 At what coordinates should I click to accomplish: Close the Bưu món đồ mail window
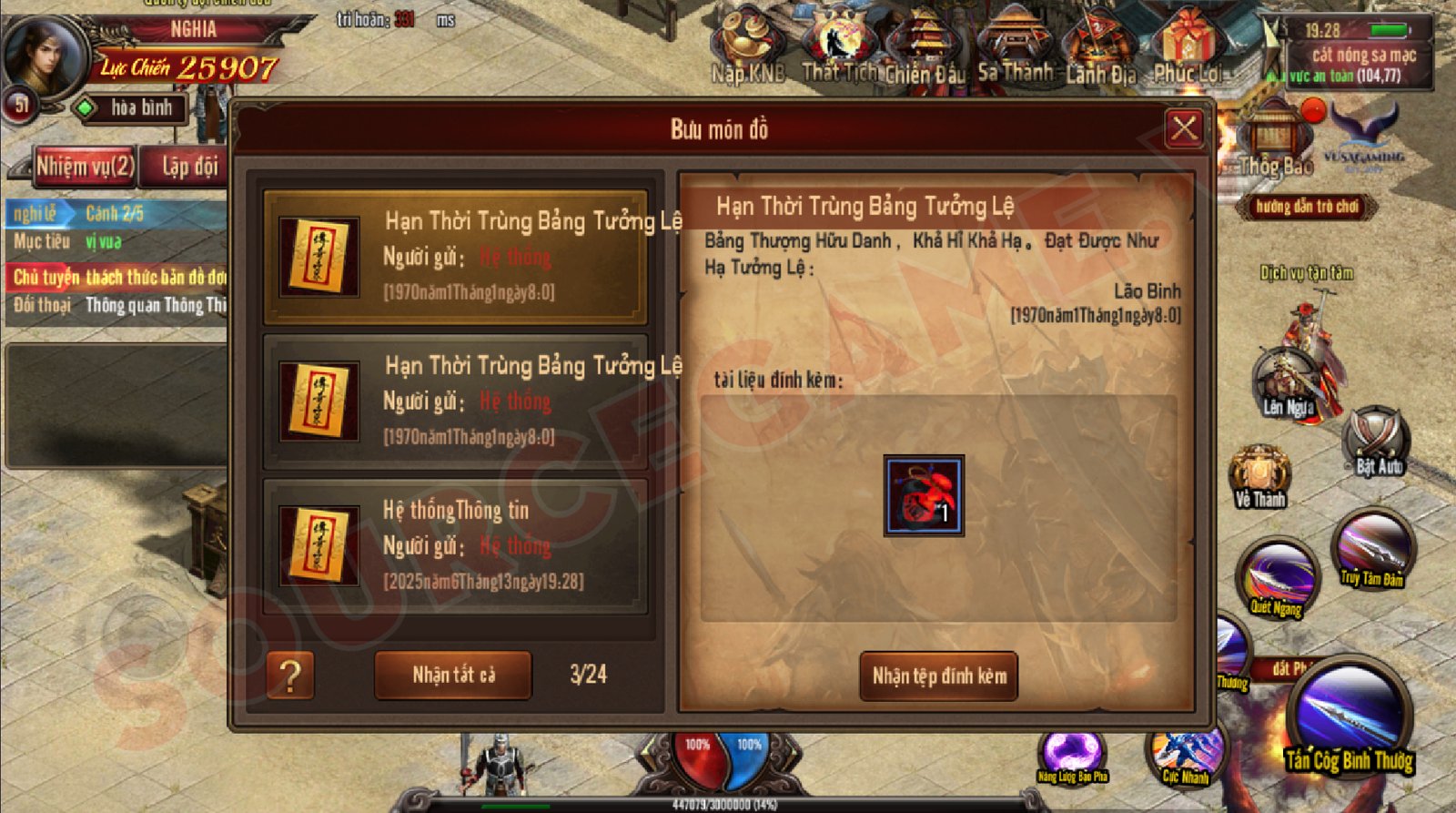pyautogui.click(x=1183, y=128)
